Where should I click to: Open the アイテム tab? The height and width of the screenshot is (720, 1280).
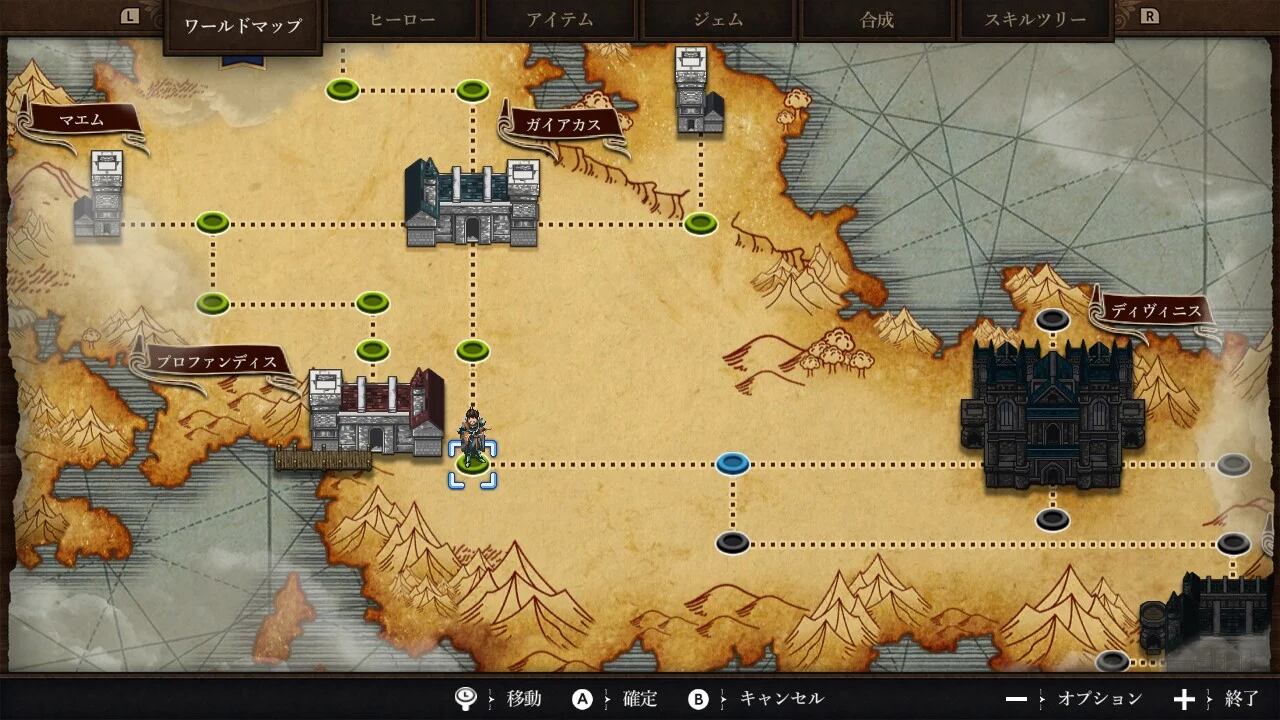pos(560,20)
